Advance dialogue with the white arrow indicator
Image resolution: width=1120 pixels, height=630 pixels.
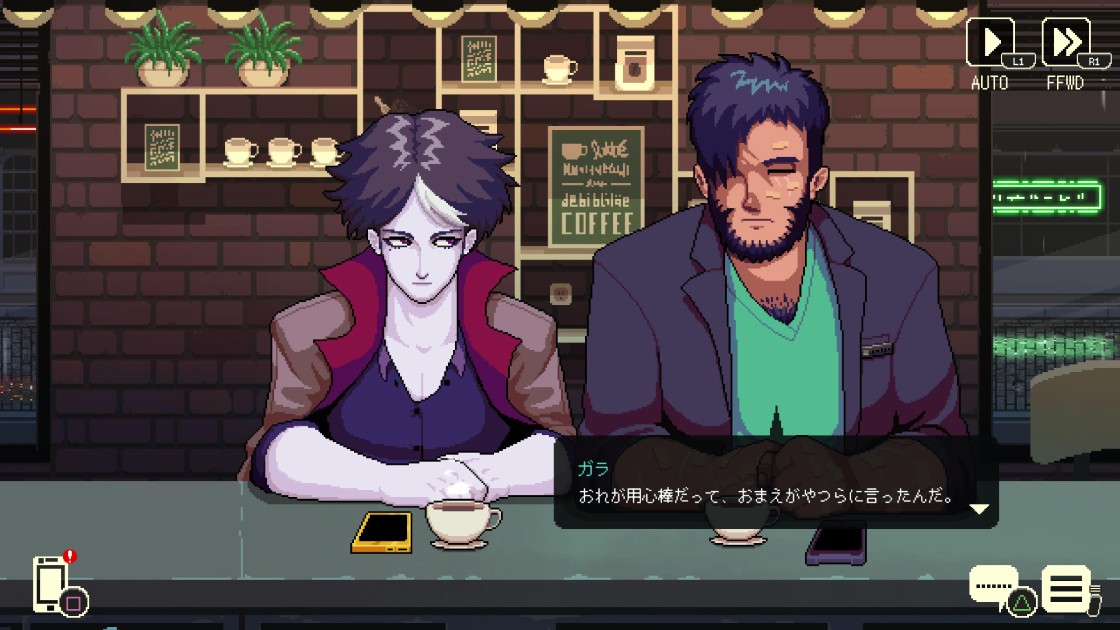979,509
